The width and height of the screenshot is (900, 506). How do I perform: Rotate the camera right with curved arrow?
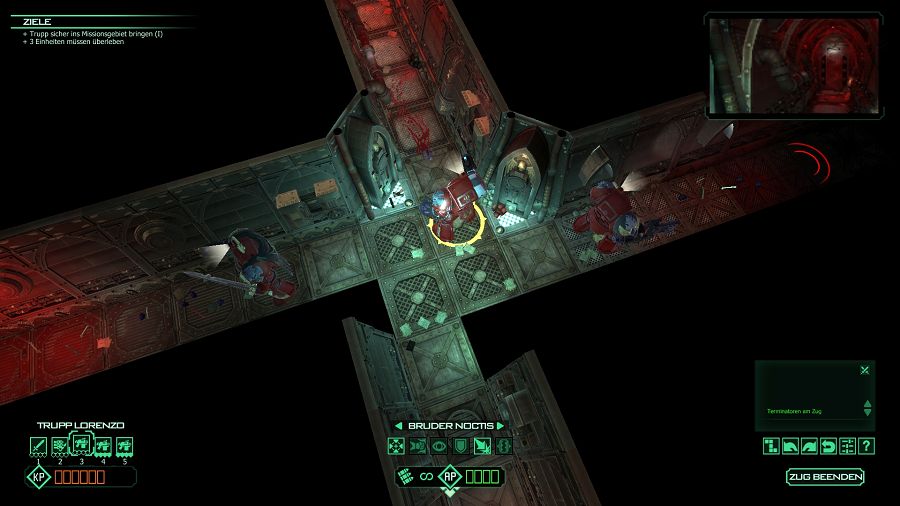click(x=809, y=446)
